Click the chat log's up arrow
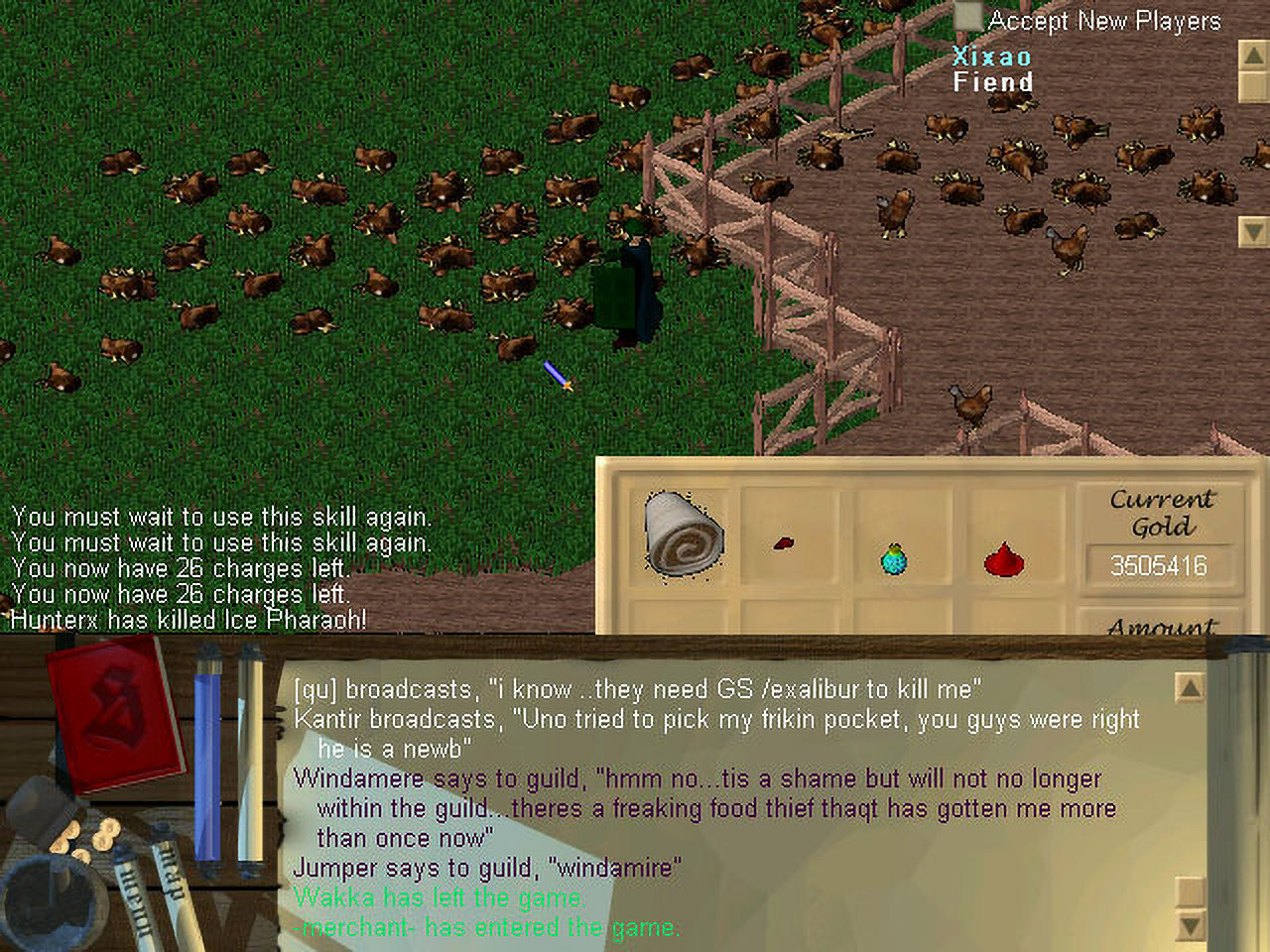This screenshot has height=952, width=1270. coord(1189,687)
